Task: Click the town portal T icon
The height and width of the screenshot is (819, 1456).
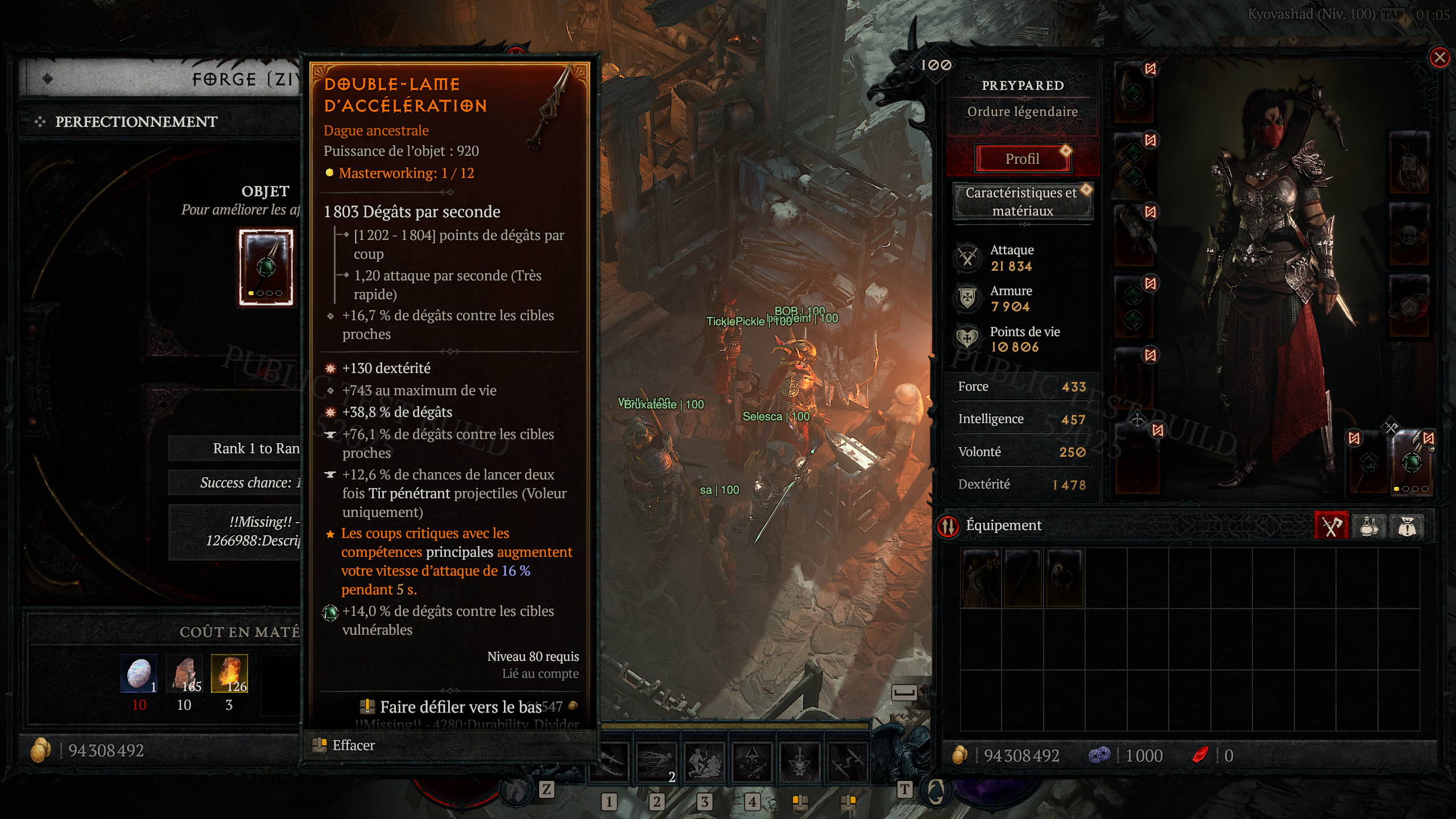Action: point(904,791)
